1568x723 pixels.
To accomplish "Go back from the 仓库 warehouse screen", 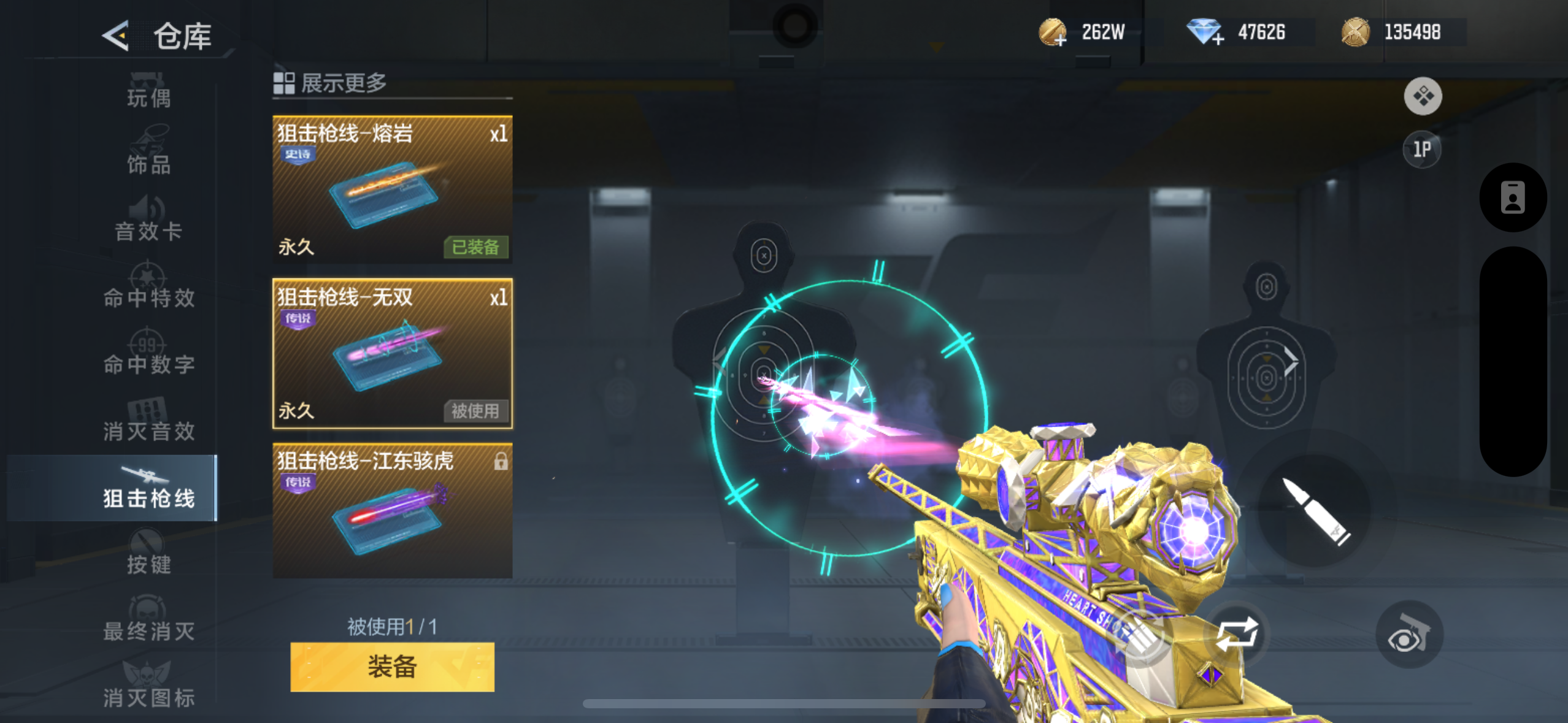I will pyautogui.click(x=116, y=36).
